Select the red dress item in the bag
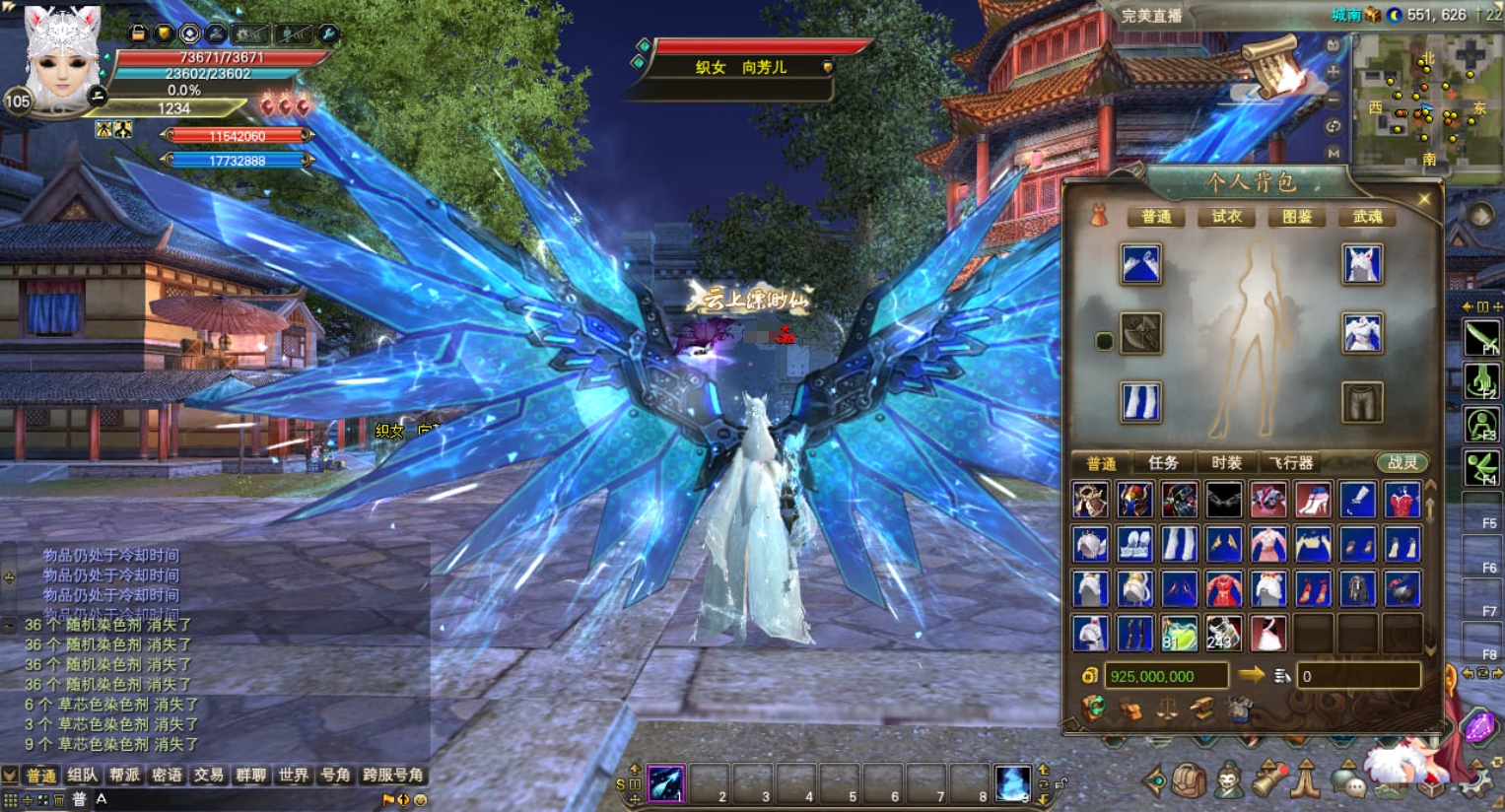 click(1223, 589)
